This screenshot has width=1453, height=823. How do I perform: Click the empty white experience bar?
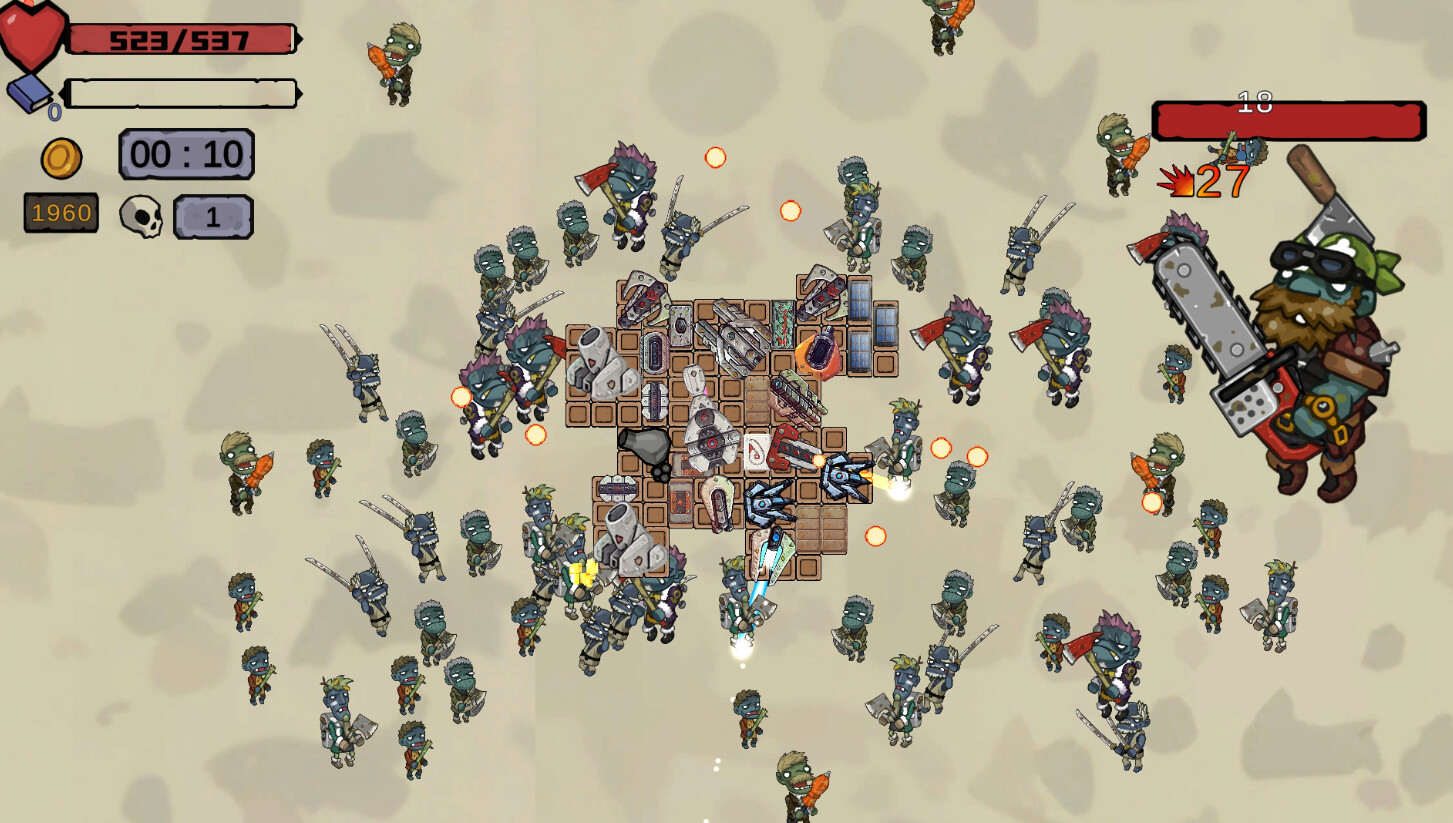point(180,92)
